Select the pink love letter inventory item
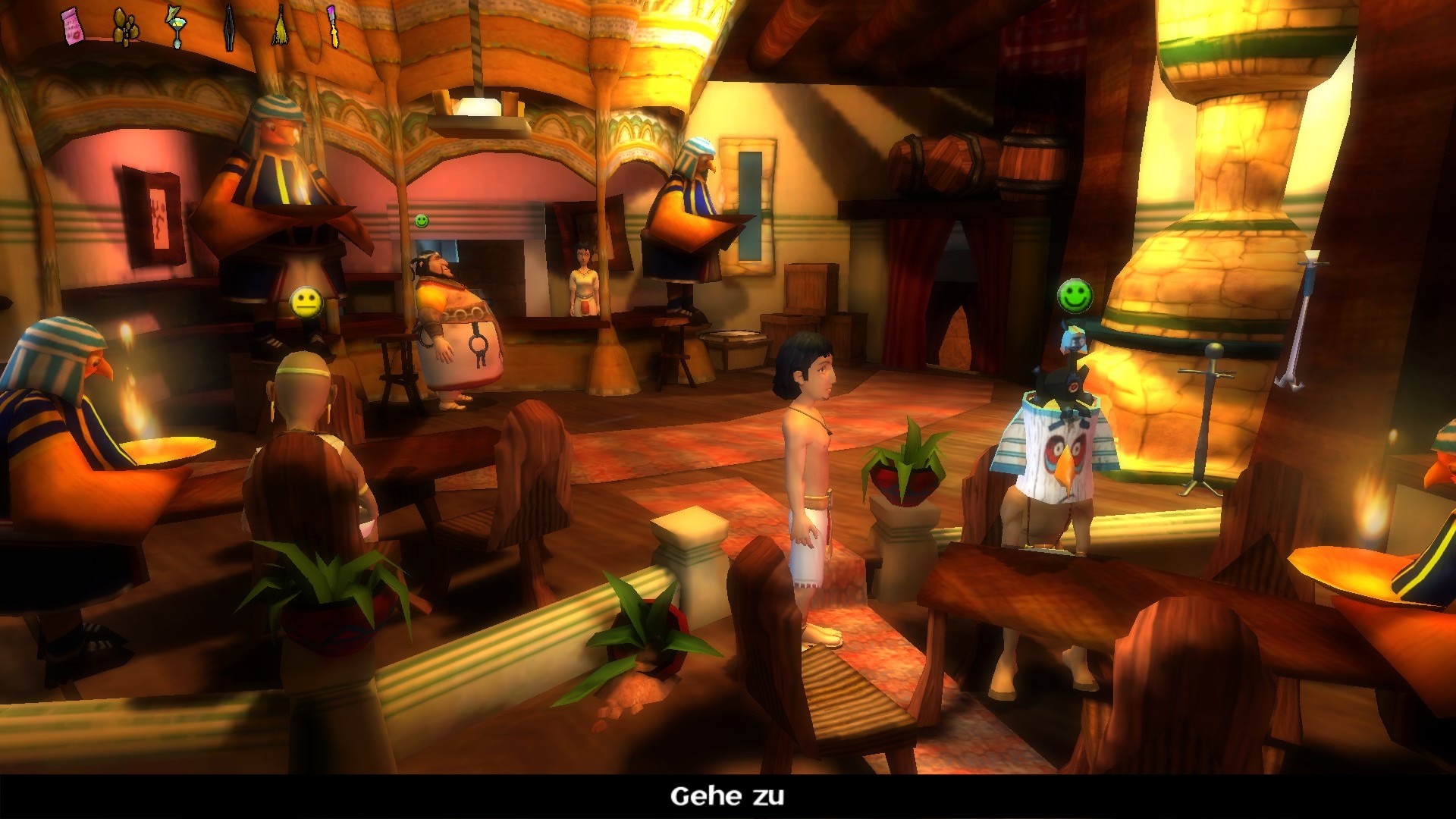The image size is (1456, 819). click(73, 27)
